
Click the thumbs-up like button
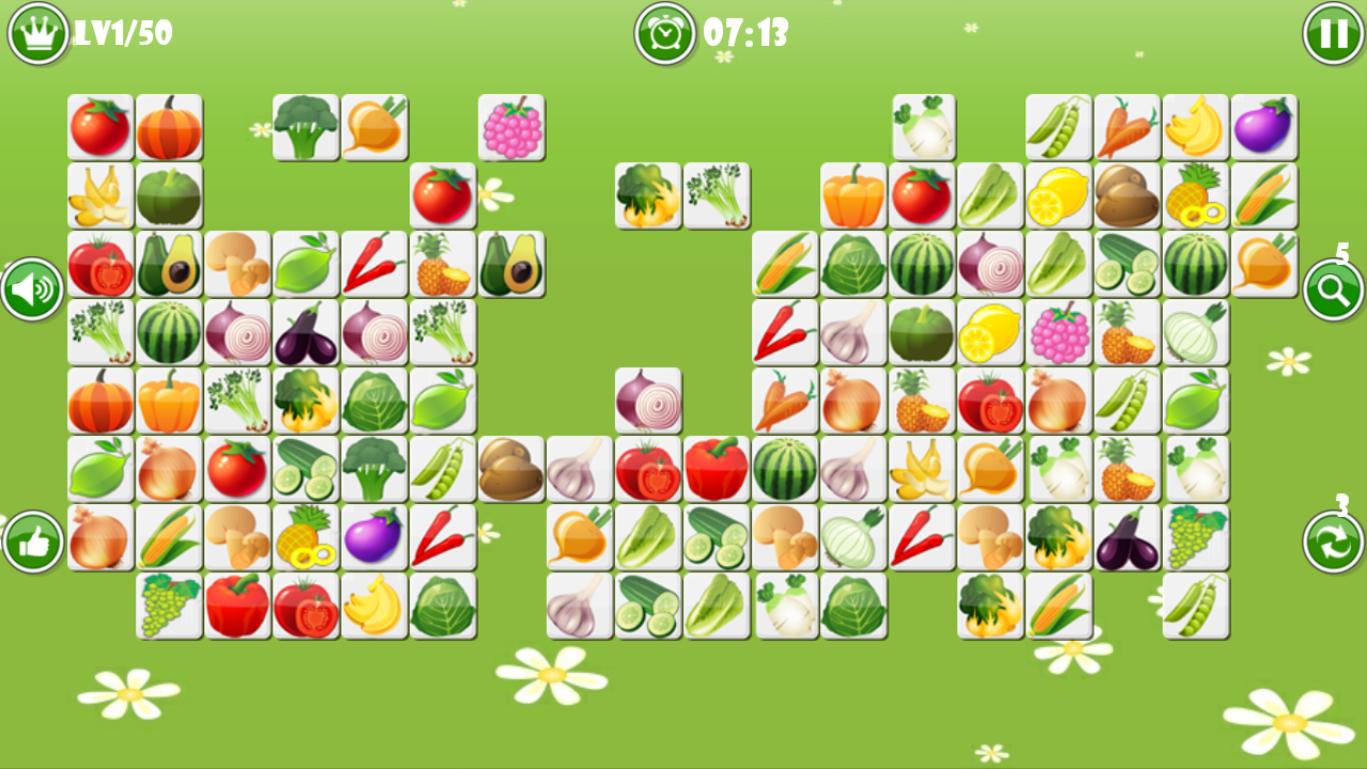click(x=33, y=542)
